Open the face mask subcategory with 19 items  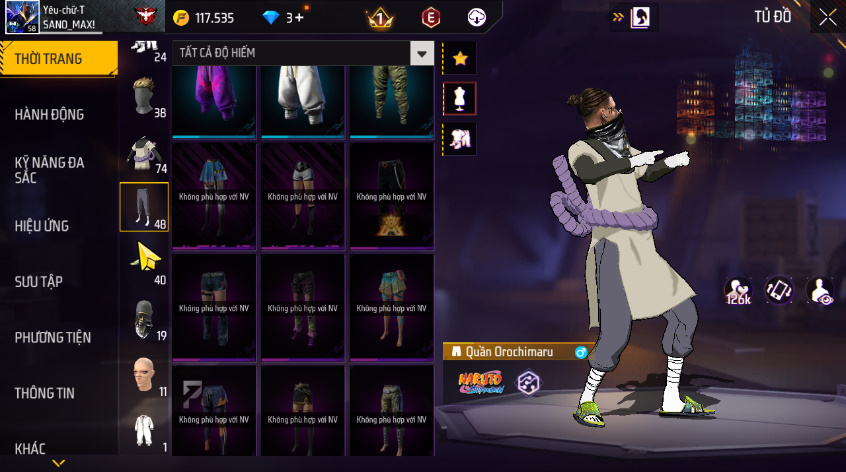tap(144, 319)
